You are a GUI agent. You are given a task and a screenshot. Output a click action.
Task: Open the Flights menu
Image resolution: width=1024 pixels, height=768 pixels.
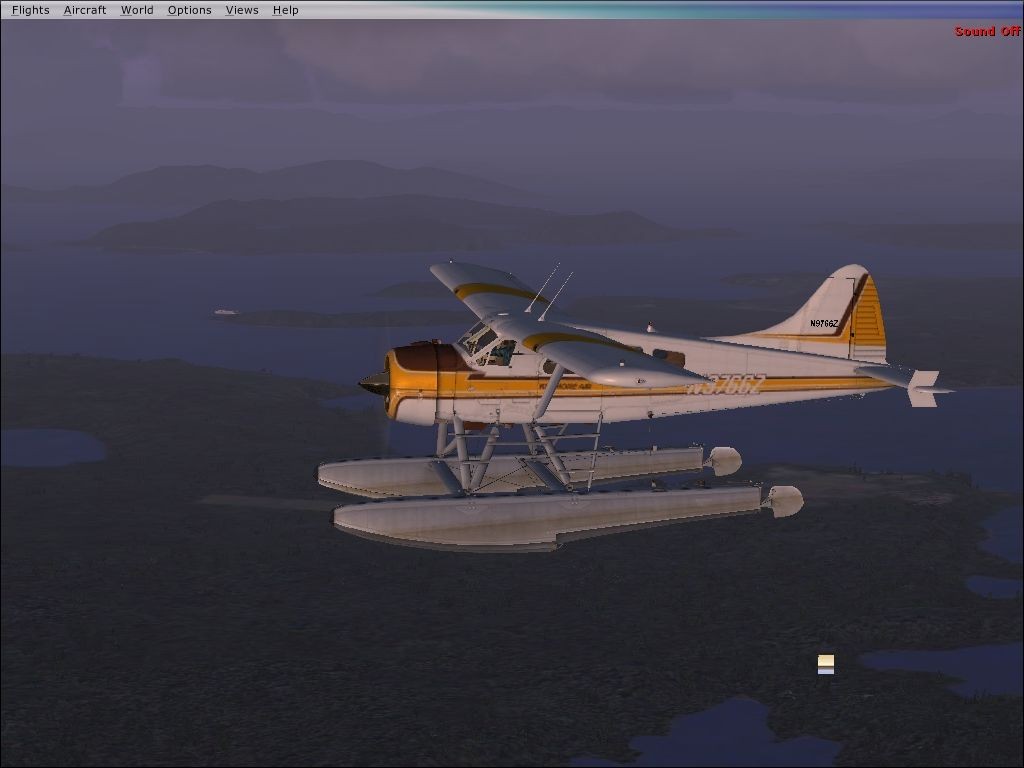click(x=30, y=10)
